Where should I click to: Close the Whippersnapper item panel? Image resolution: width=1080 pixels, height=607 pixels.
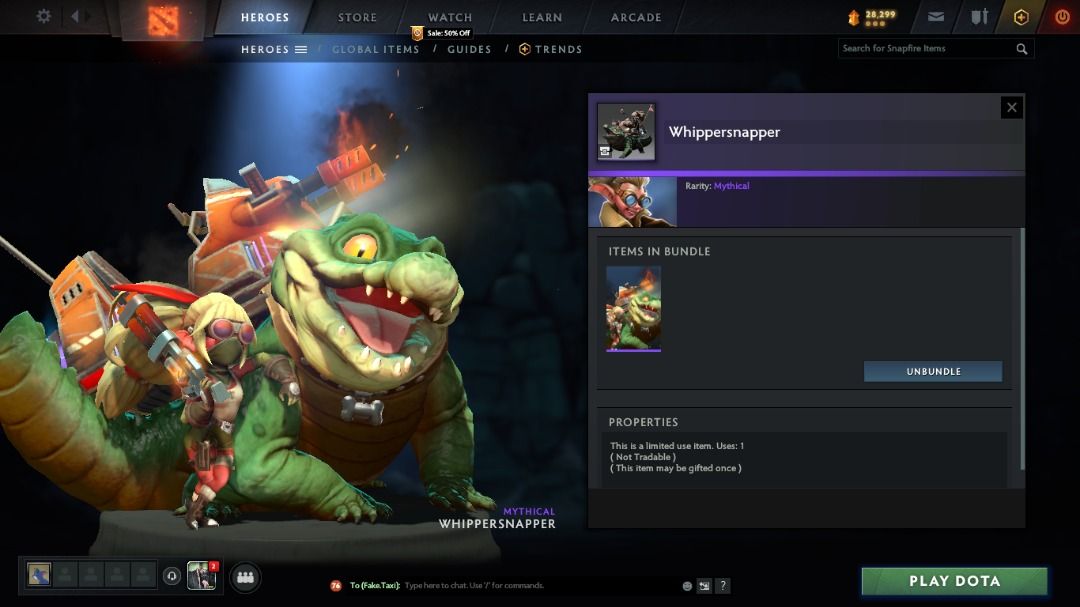1012,107
